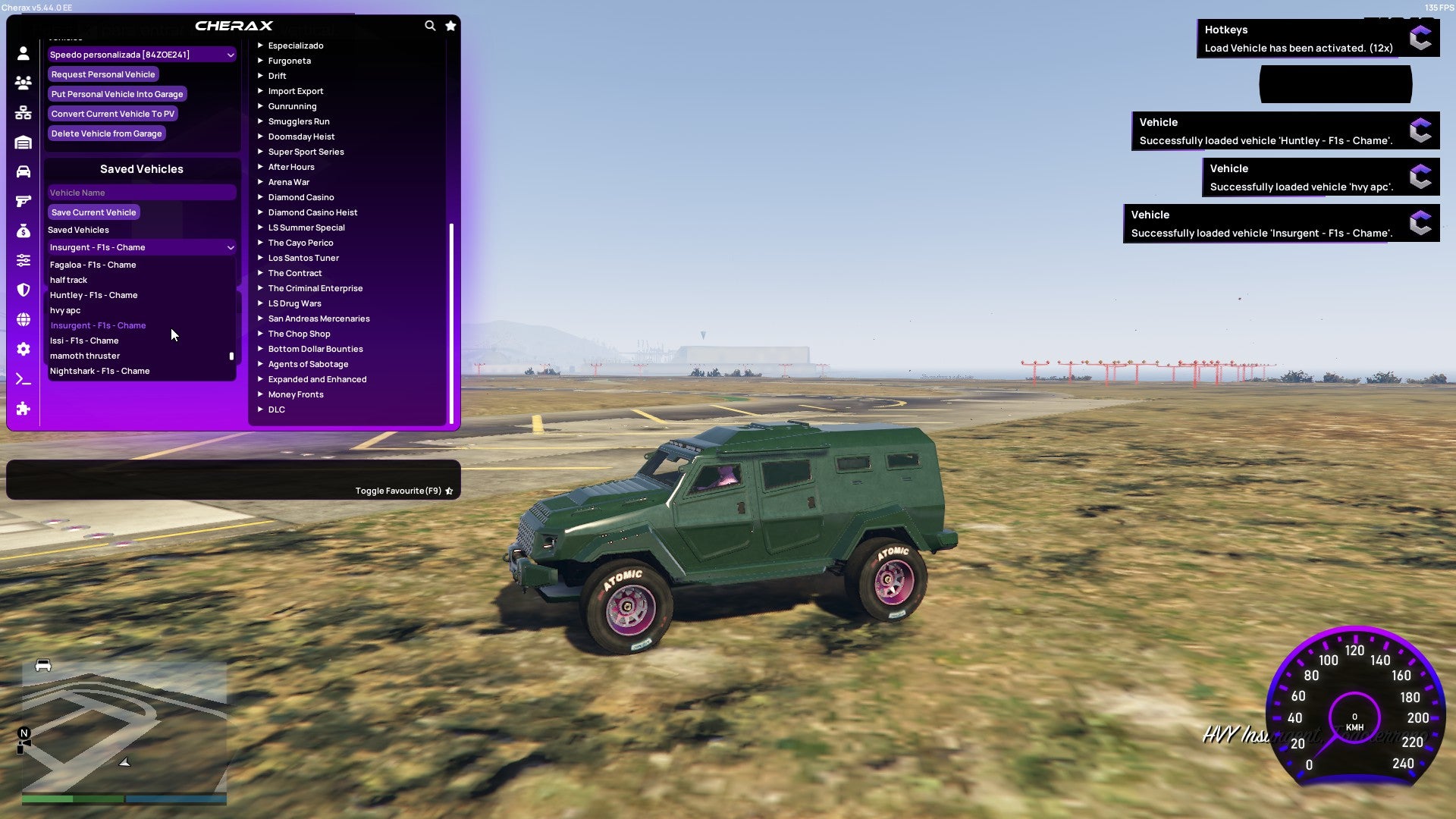Click the star favorites icon in the header
Image resolution: width=1456 pixels, height=819 pixels.
(450, 25)
